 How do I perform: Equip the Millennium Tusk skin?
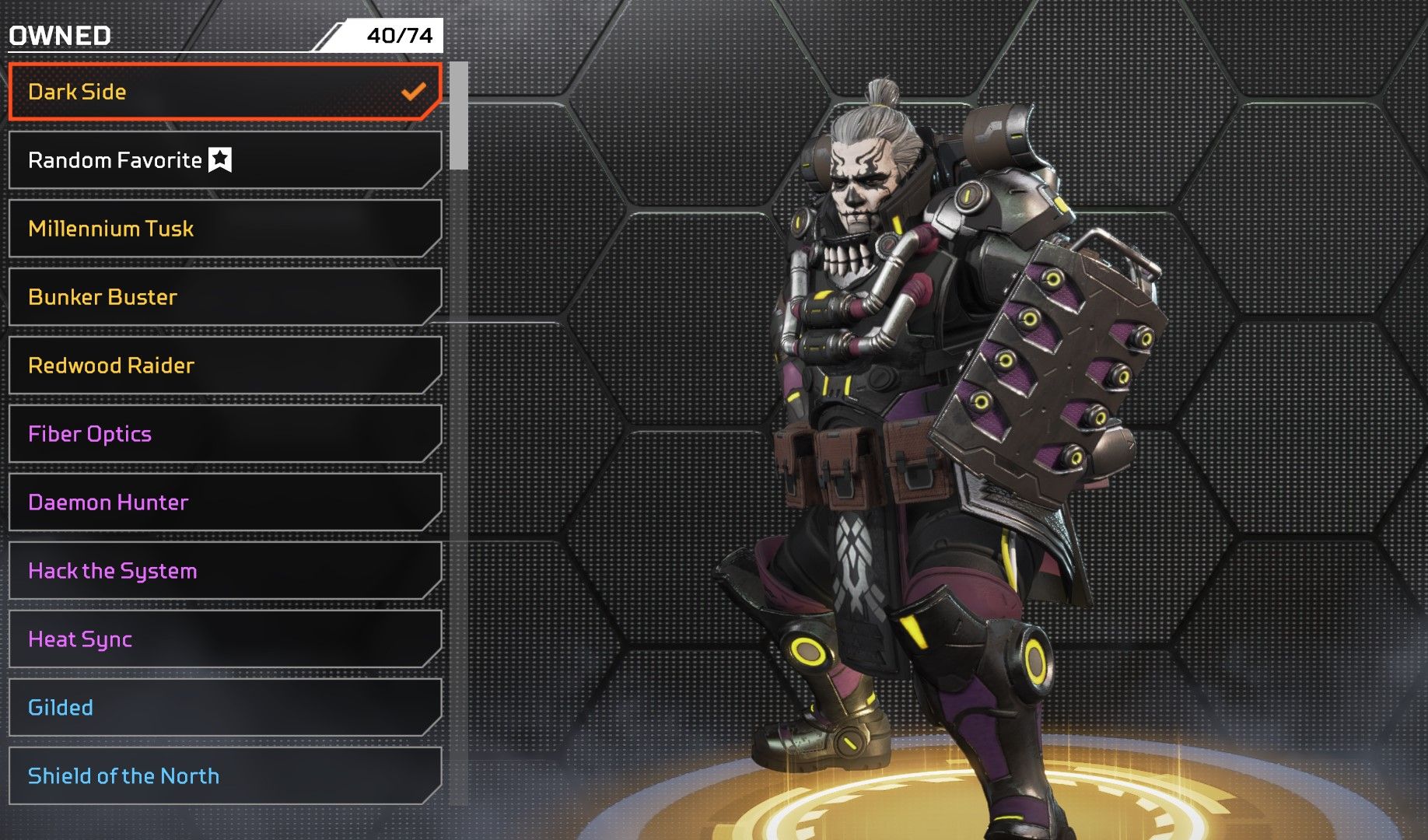(x=224, y=229)
